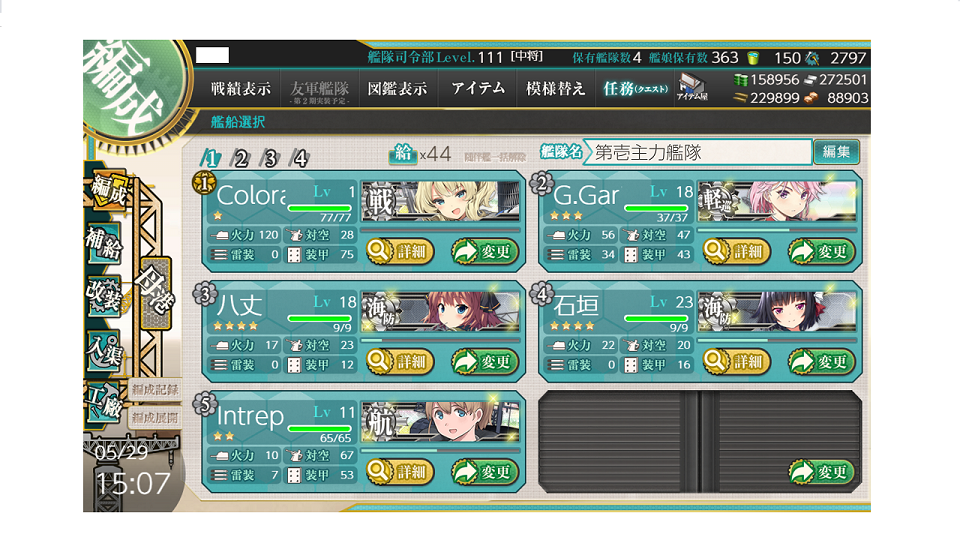Screen dimensions: 960x540
Task: View 詳細 details for 八丈
Action: (400, 361)
